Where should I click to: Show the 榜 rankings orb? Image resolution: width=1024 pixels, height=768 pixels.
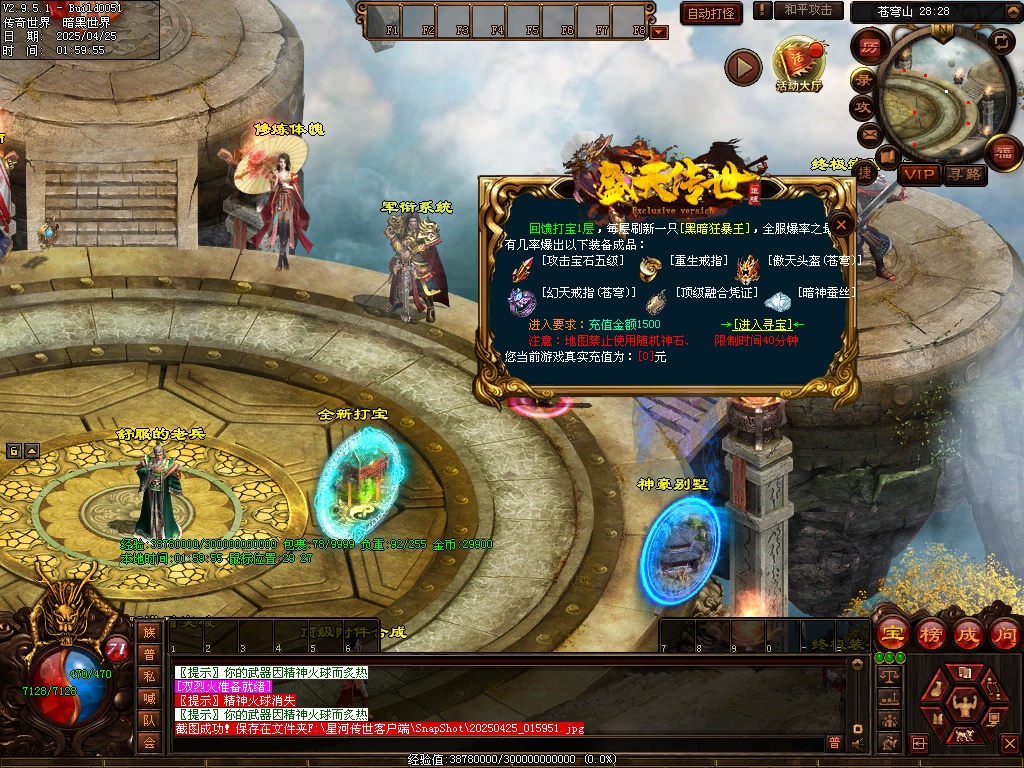click(931, 634)
